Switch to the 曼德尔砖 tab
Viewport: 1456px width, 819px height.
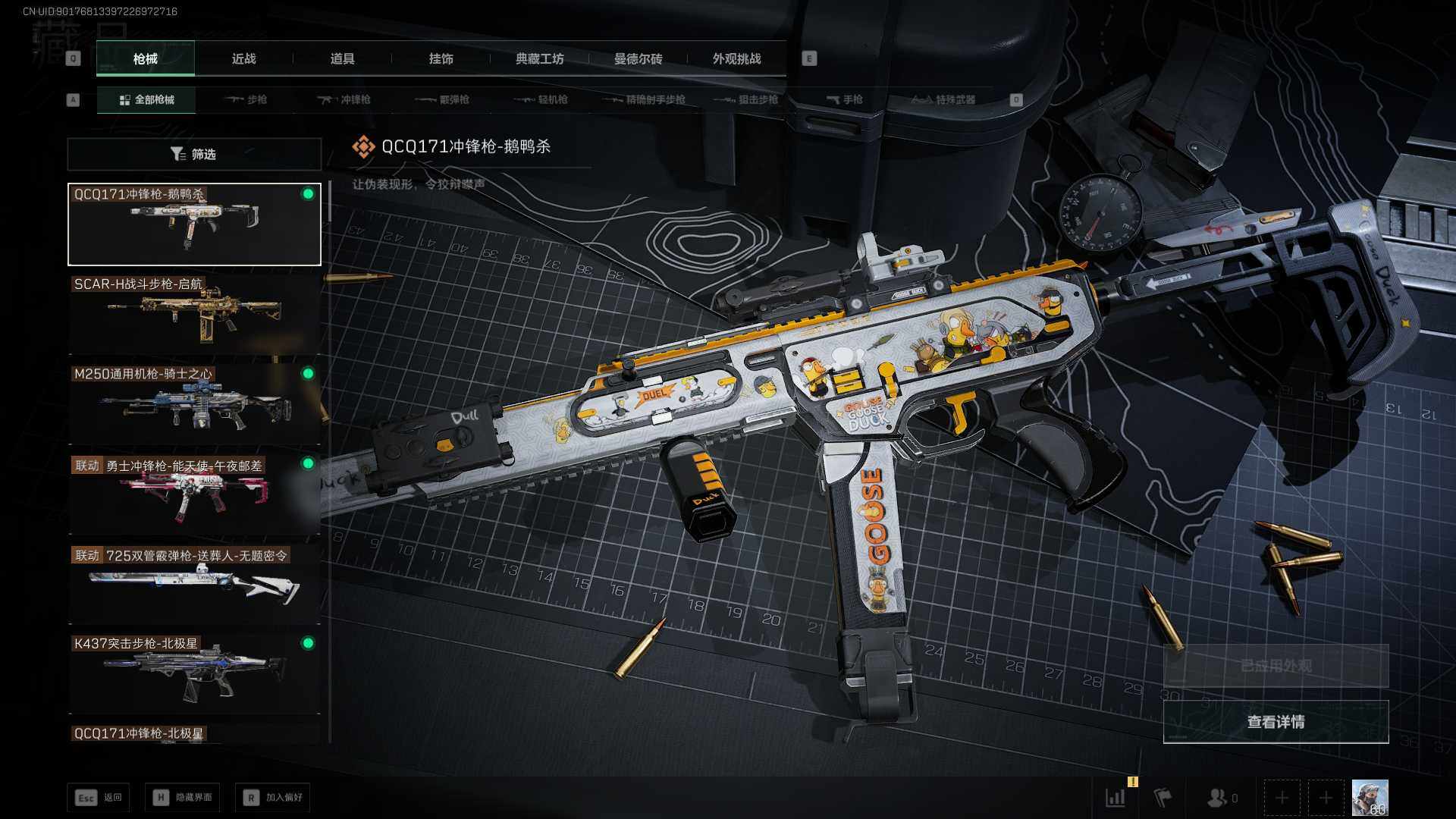638,58
